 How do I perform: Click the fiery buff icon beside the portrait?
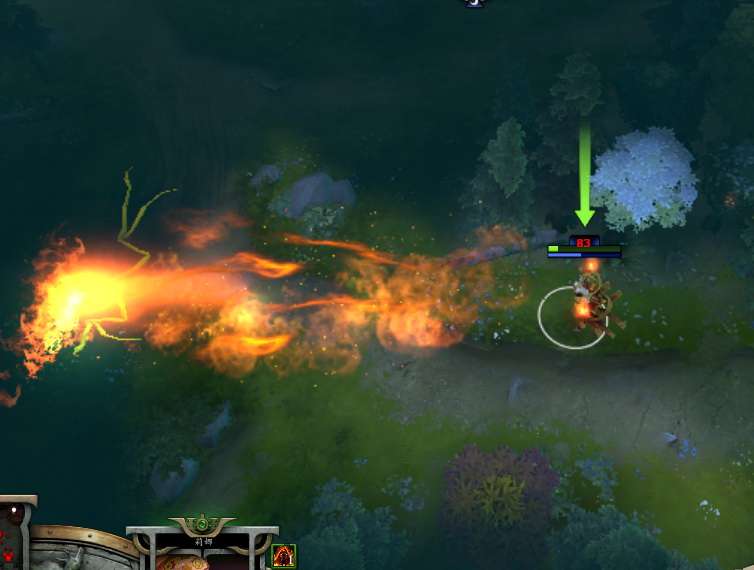284,555
